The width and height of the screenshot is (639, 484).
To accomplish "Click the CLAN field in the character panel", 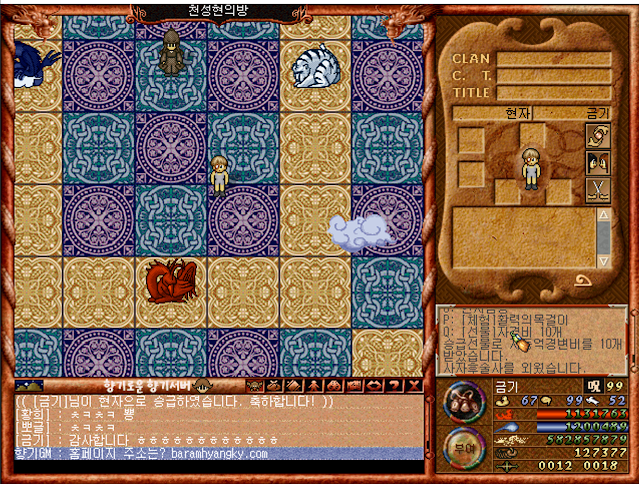I will pyautogui.click(x=553, y=59).
